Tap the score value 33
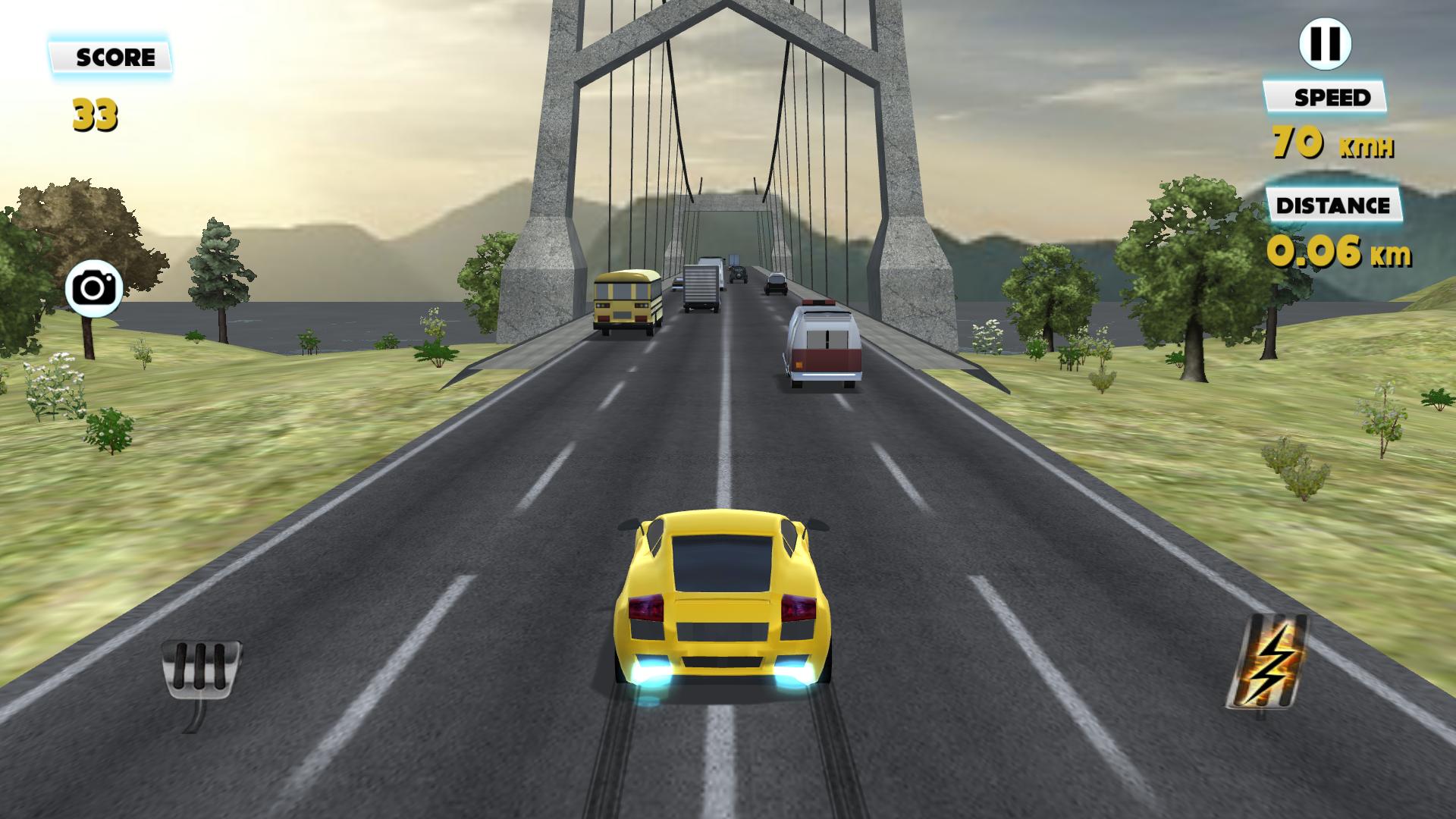The height and width of the screenshot is (819, 1456). coord(95,115)
